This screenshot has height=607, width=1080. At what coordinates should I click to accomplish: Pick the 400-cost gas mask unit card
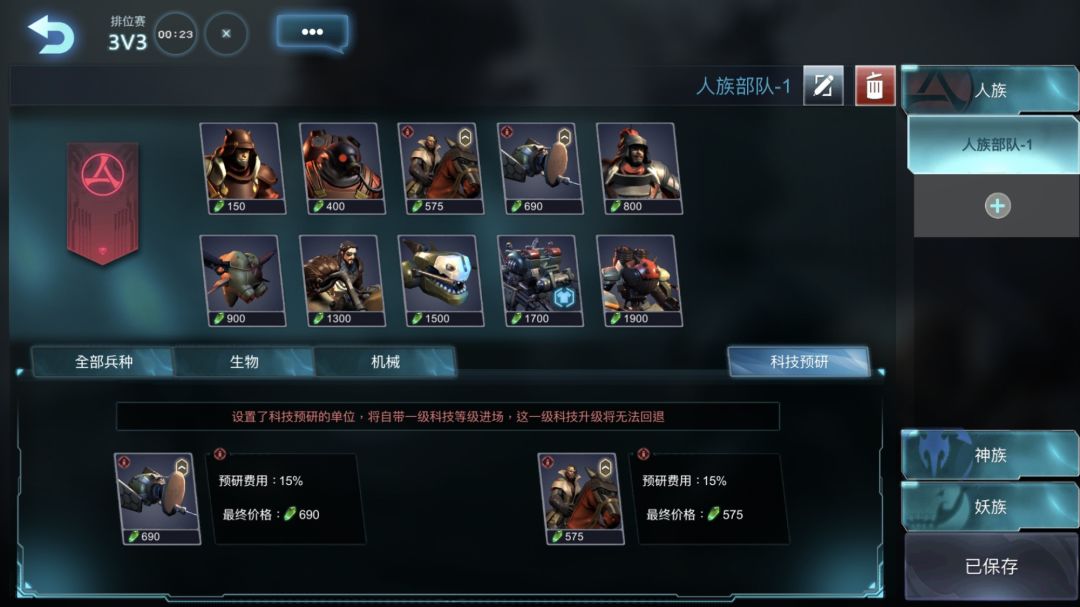pyautogui.click(x=340, y=167)
